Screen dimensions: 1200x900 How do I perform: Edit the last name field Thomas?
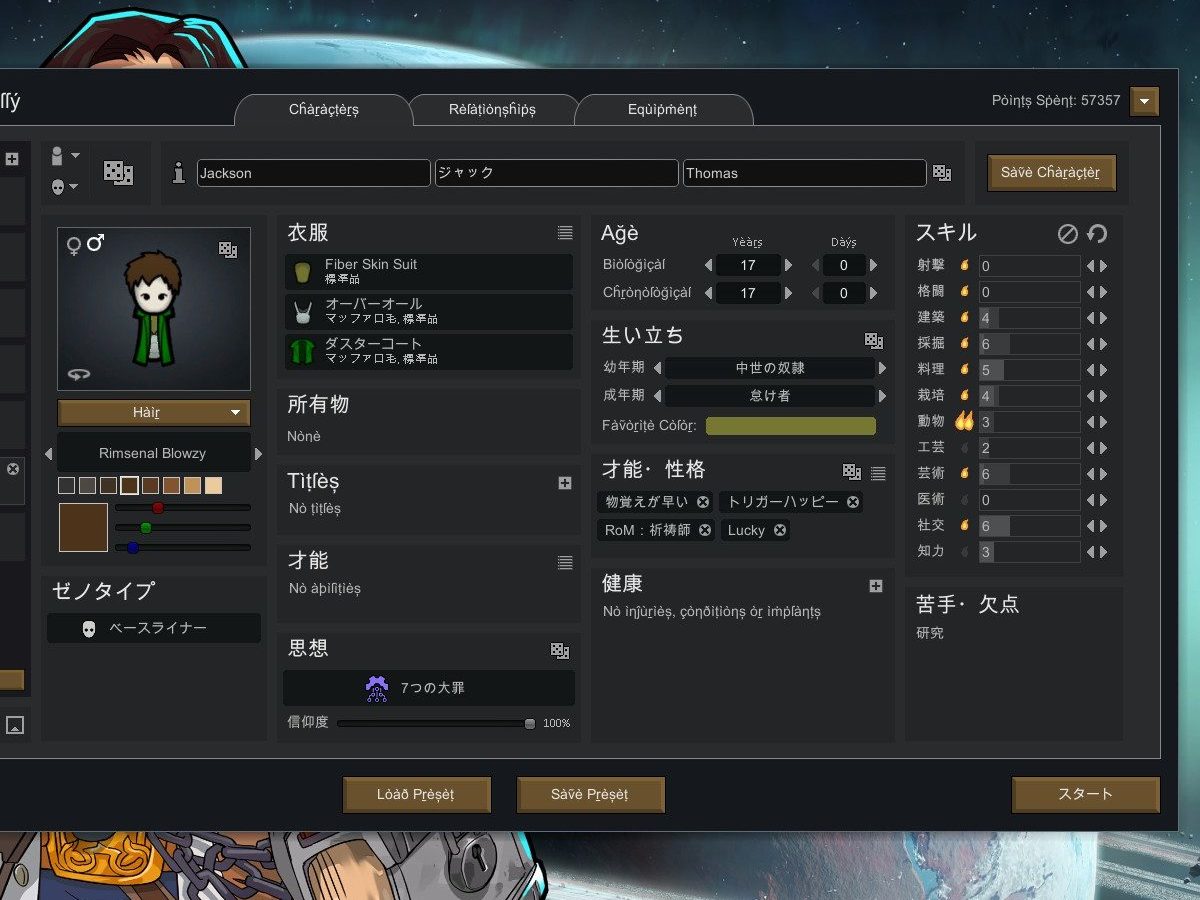pyautogui.click(x=804, y=173)
